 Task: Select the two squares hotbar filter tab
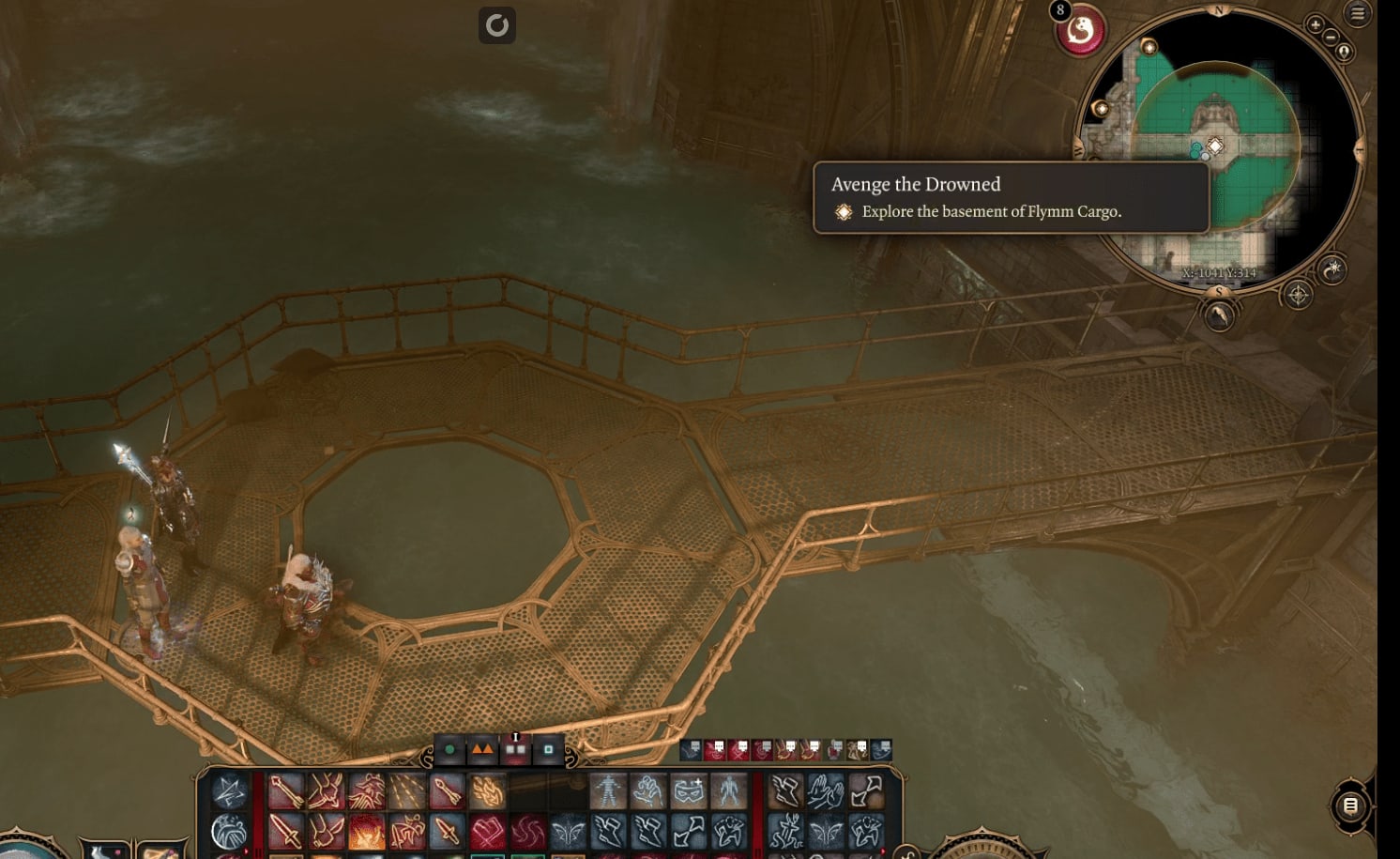click(515, 750)
